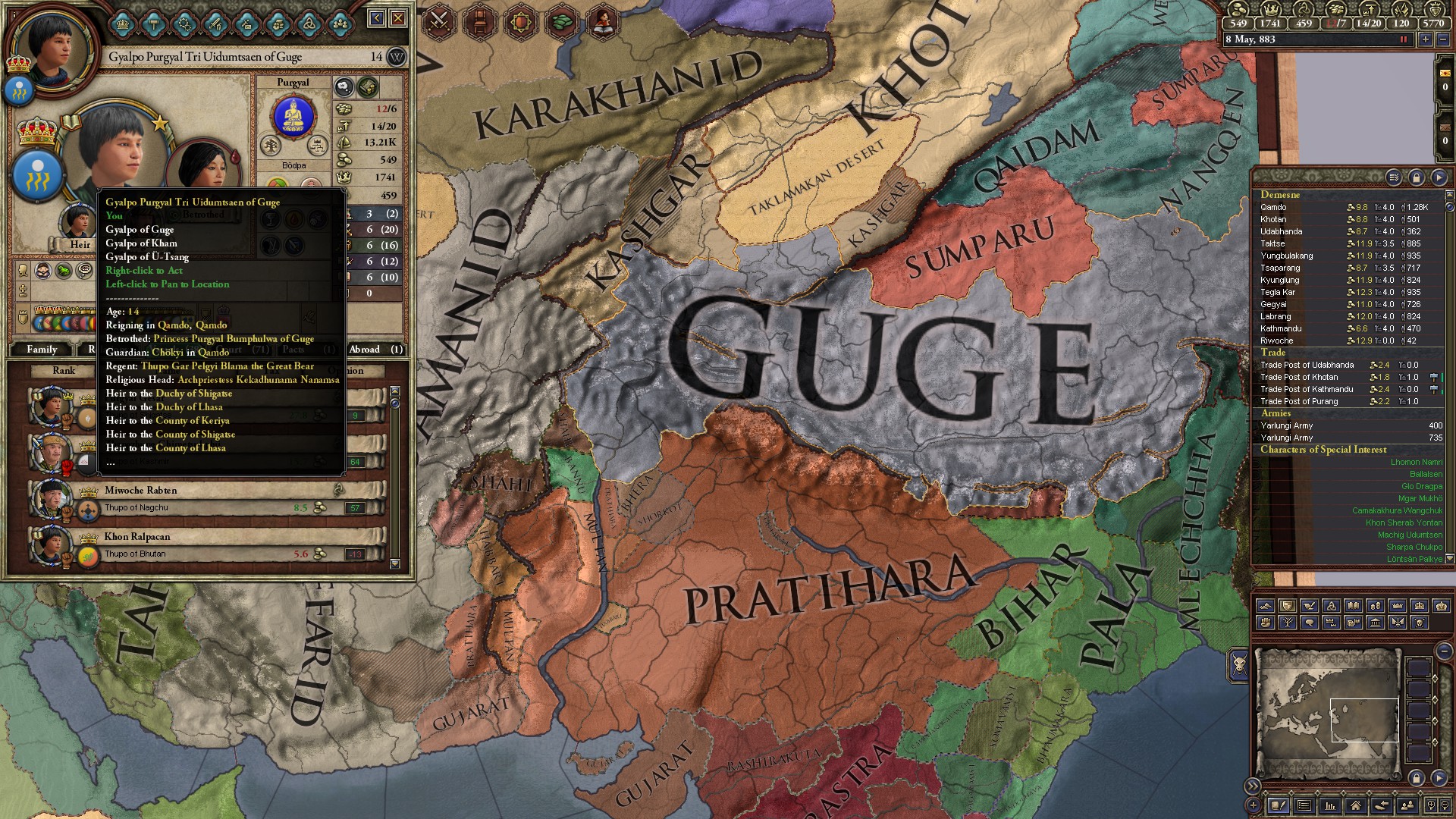Image resolution: width=1456 pixels, height=819 pixels.
Task: Enable the revolt risk map mode fist icon
Action: point(1265,624)
